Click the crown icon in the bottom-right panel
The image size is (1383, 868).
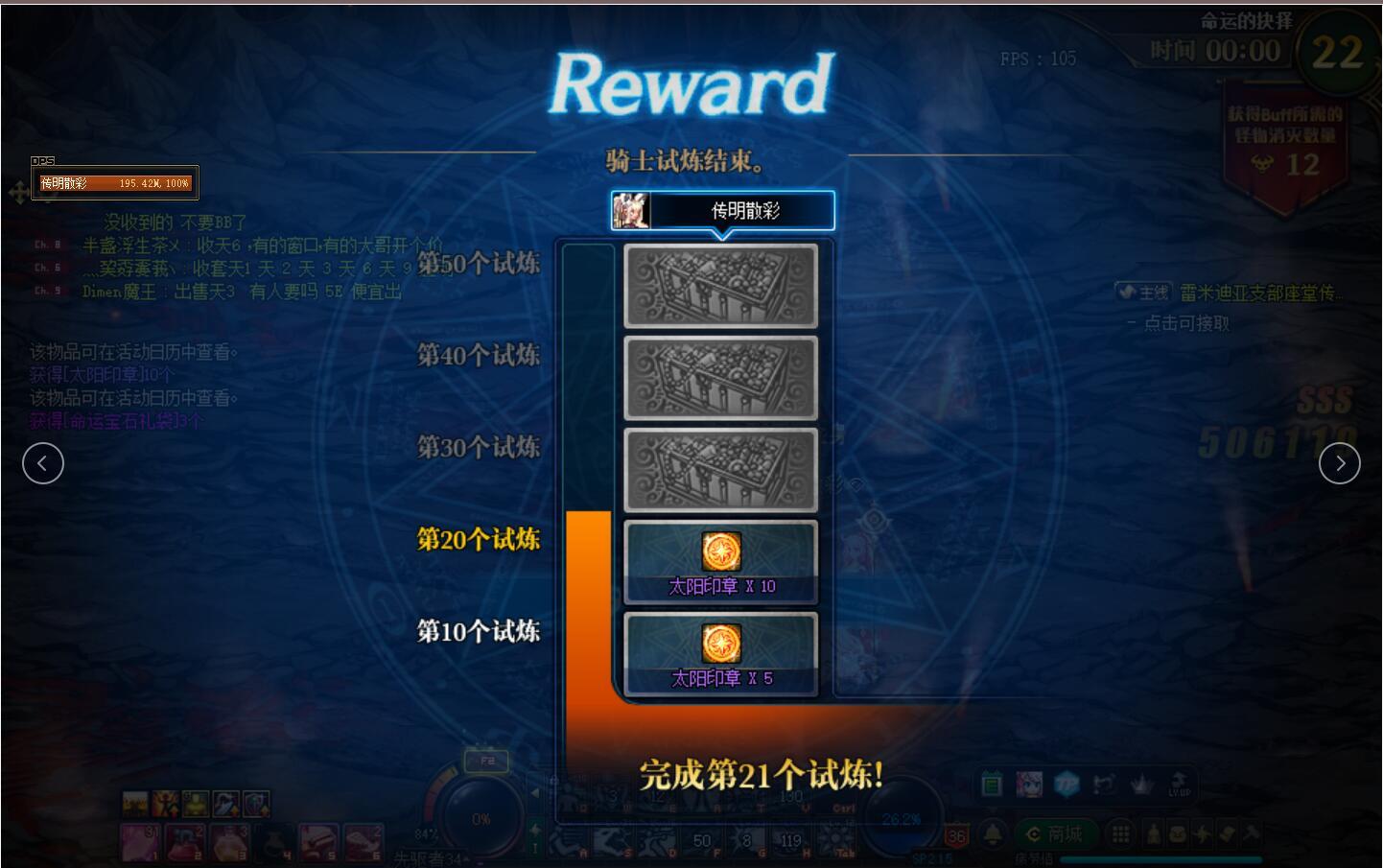pyautogui.click(x=1139, y=785)
